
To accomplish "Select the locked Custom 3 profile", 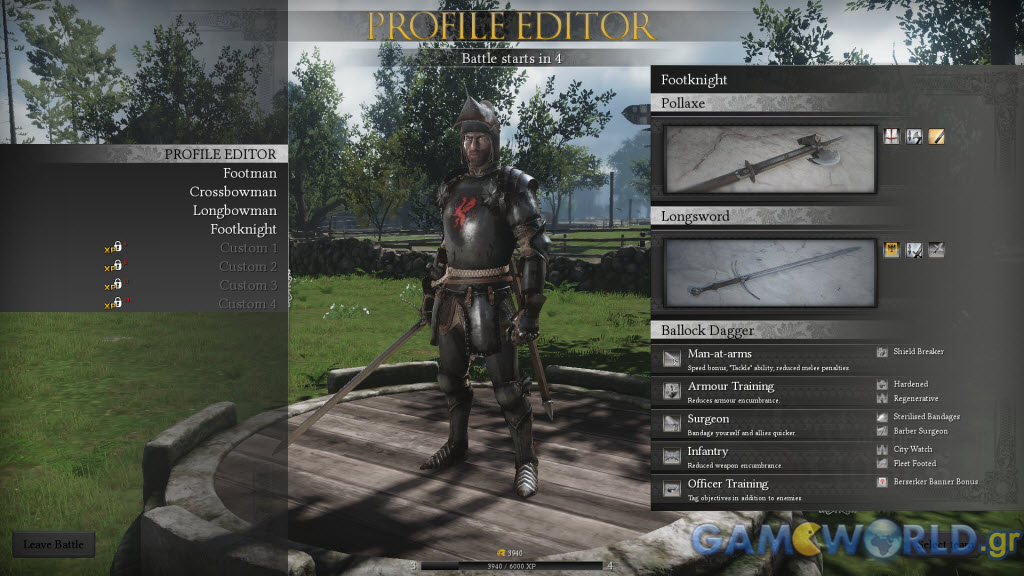I will click(248, 286).
